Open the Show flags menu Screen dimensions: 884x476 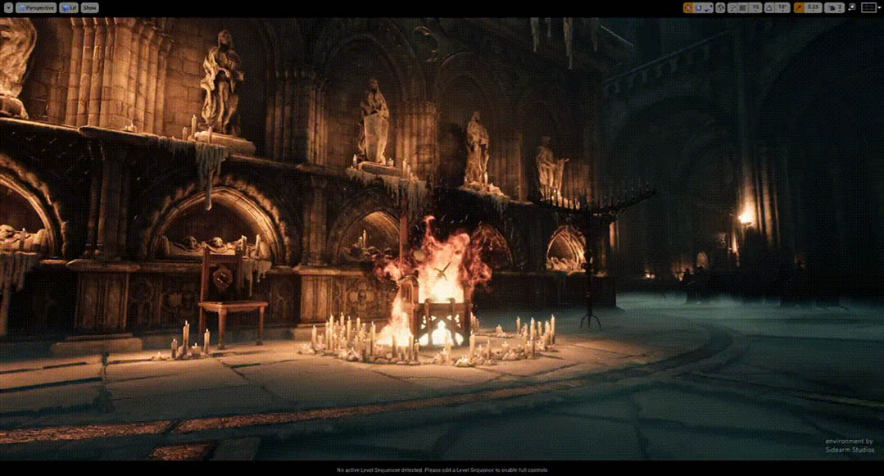(89, 7)
